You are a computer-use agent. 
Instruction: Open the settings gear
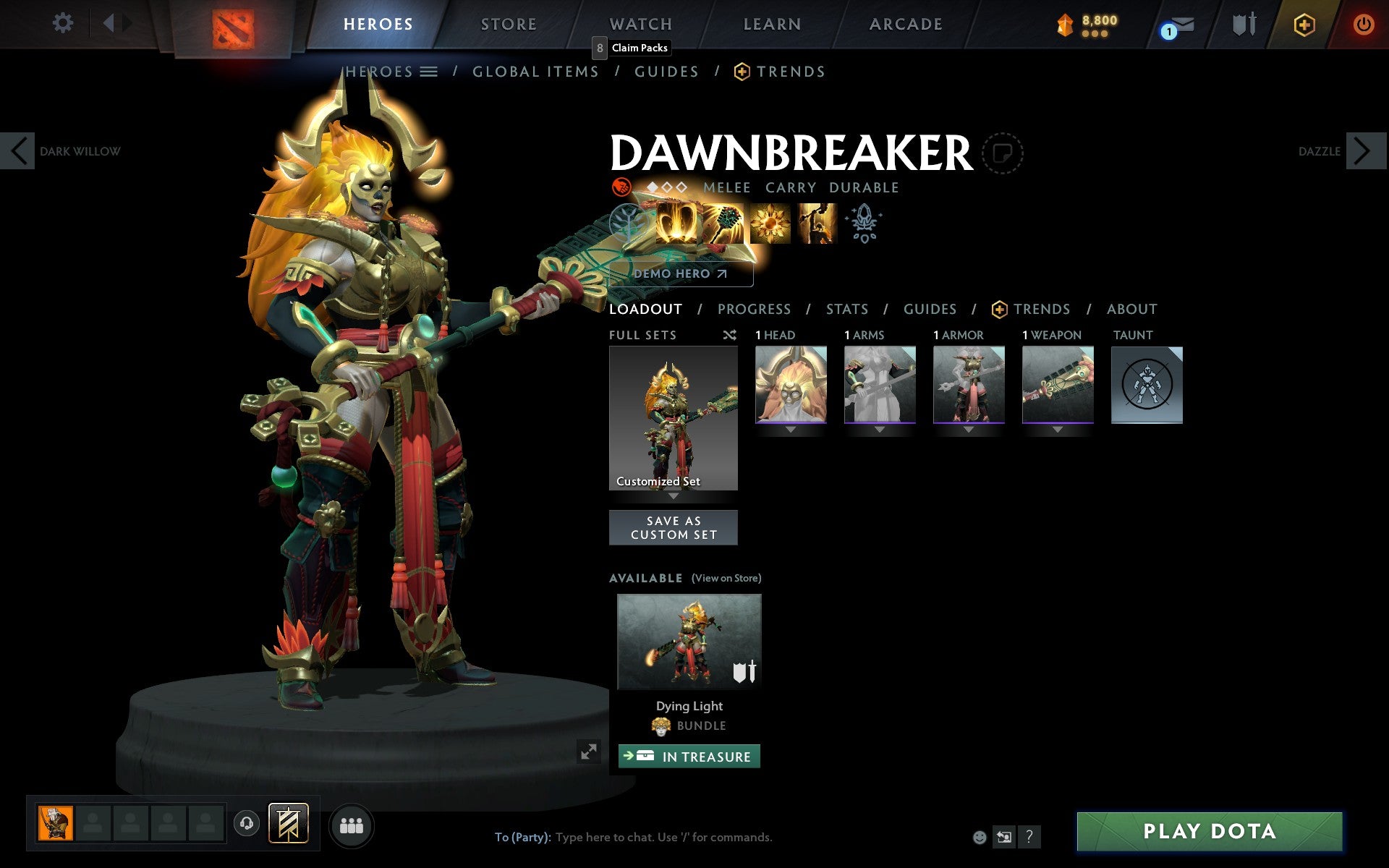click(64, 23)
